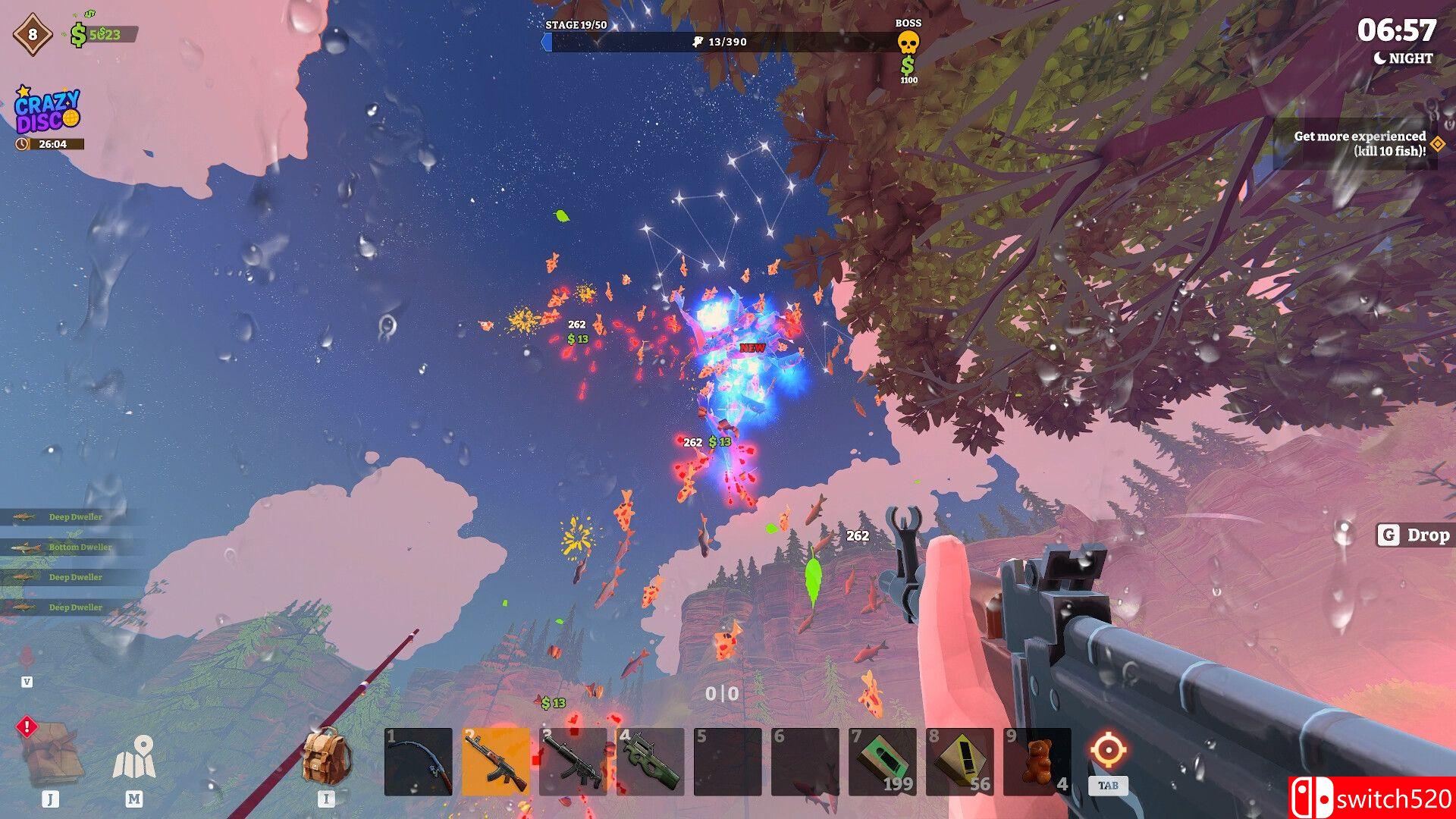1456x819 pixels.
Task: Open the Crazy Disco event icon
Action: click(47, 111)
